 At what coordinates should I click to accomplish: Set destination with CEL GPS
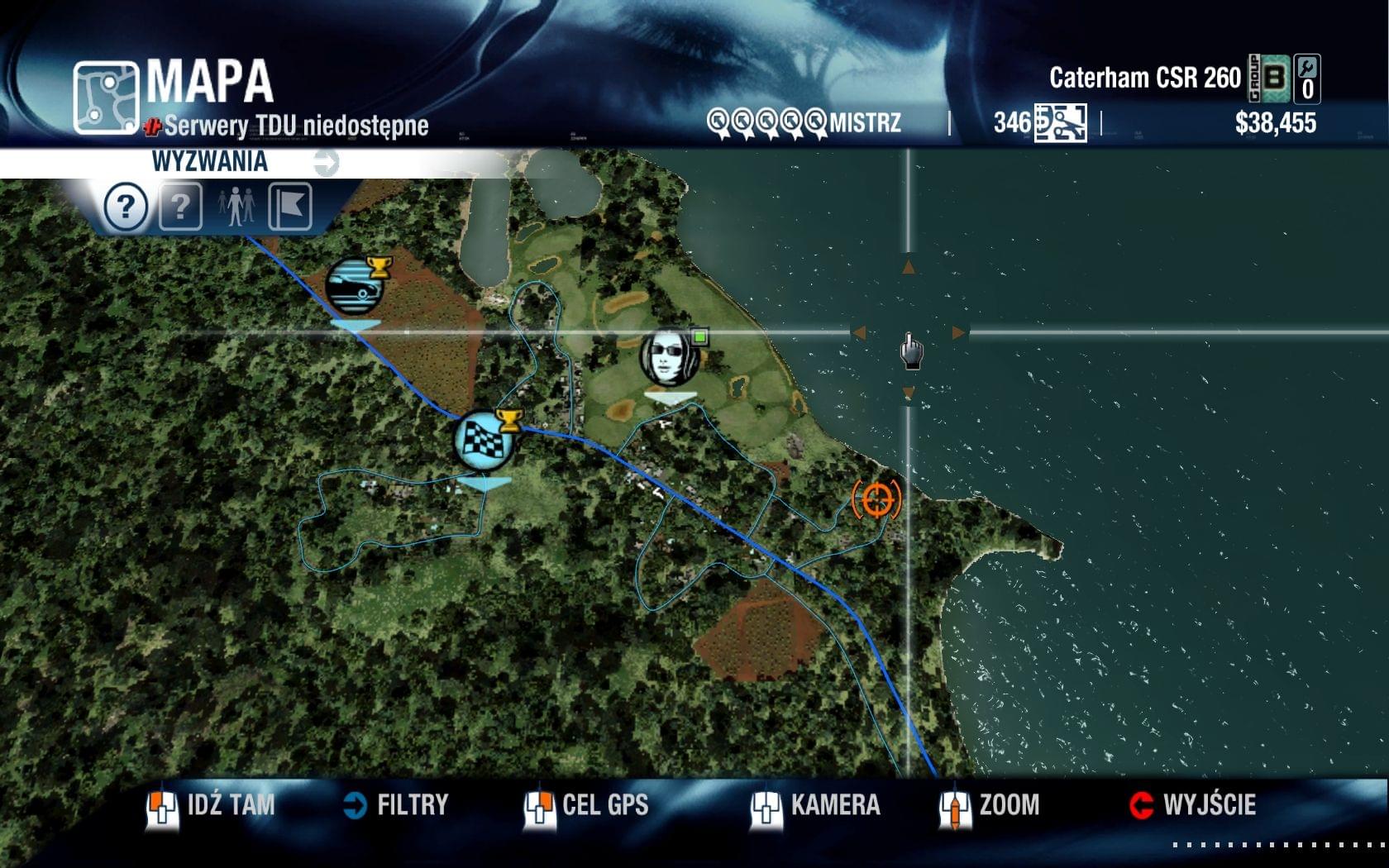click(x=587, y=805)
